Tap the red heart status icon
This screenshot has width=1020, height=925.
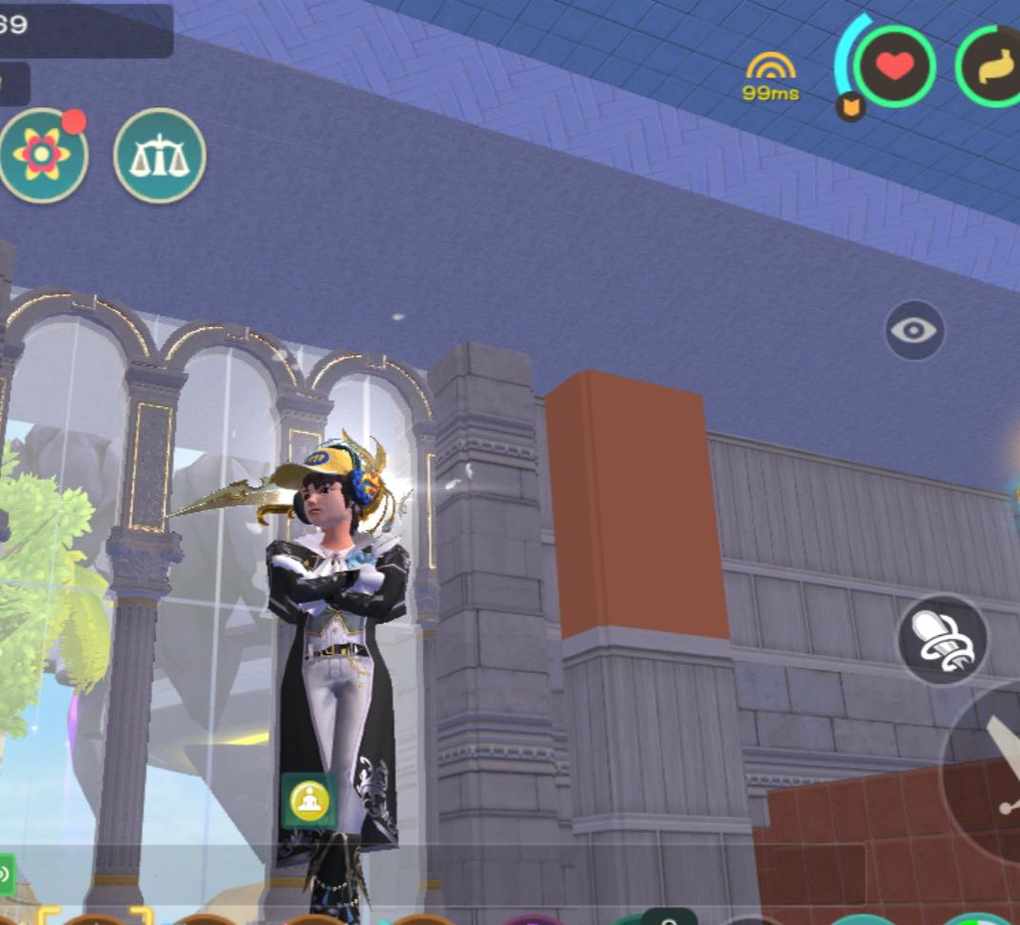[895, 66]
